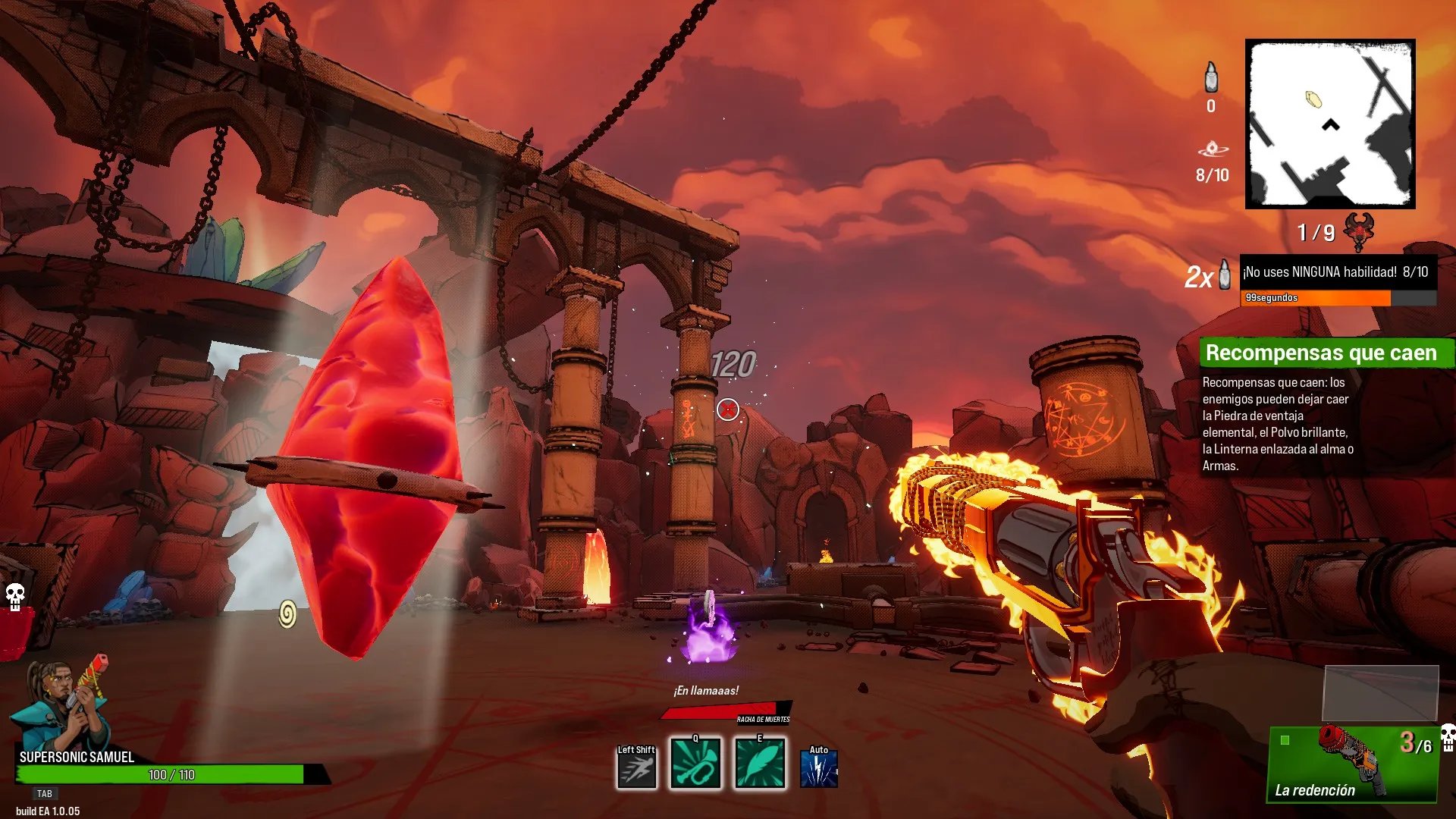The height and width of the screenshot is (819, 1456).
Task: Select the La redención weapon slot
Action: tap(1353, 764)
